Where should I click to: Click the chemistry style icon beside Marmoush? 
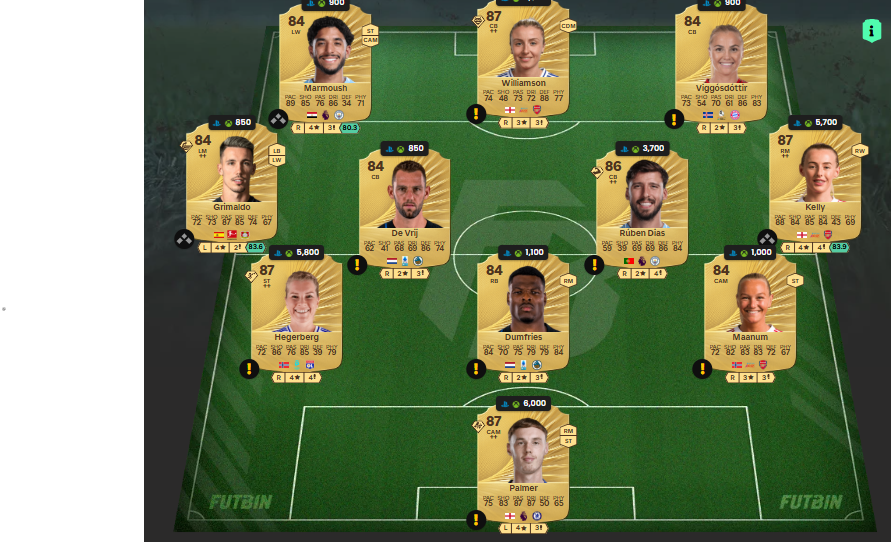[x=278, y=119]
